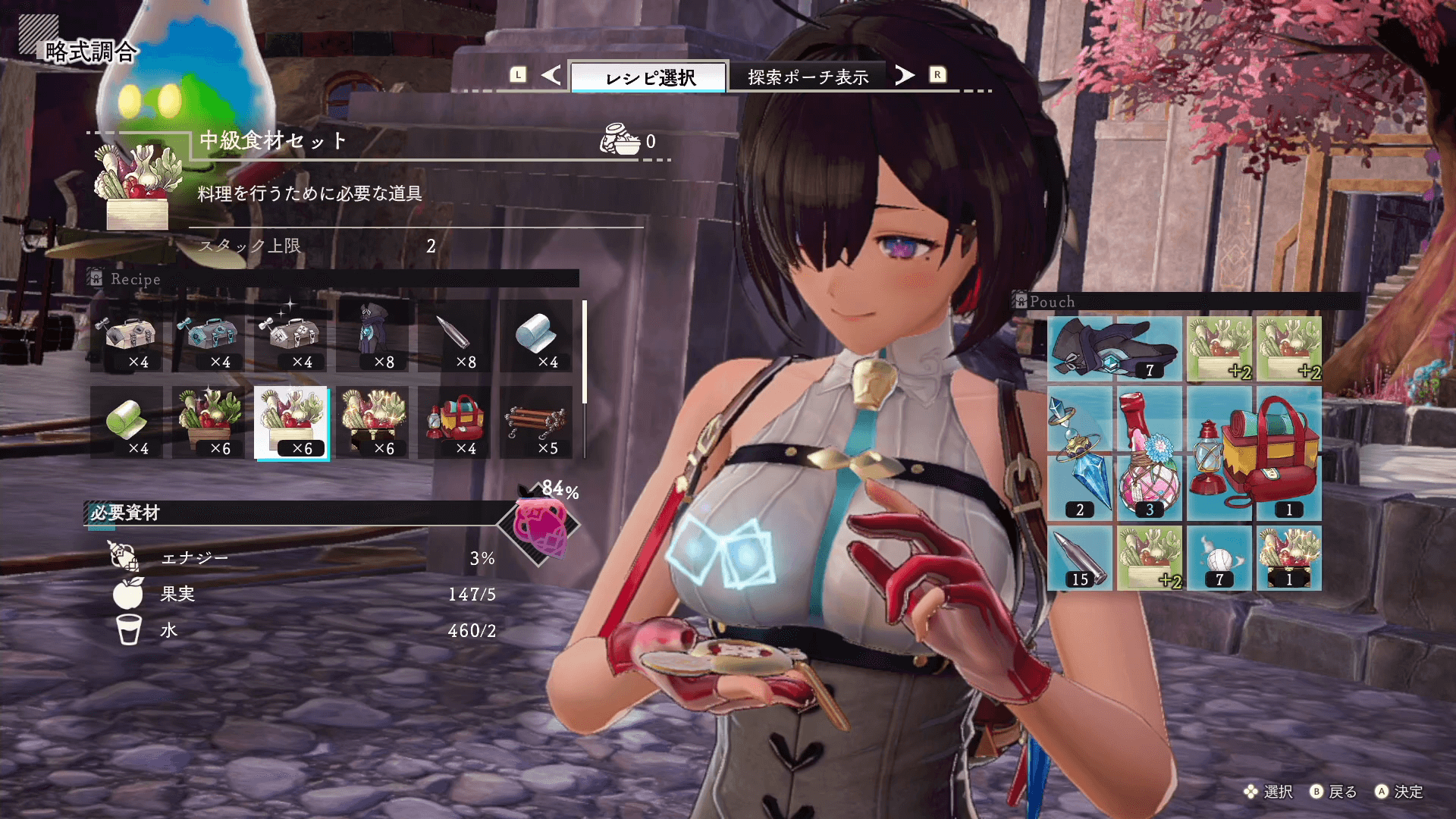Image resolution: width=1456 pixels, height=819 pixels.
Task: Choose the blue crystal pendant in the pouch
Action: click(x=1079, y=453)
